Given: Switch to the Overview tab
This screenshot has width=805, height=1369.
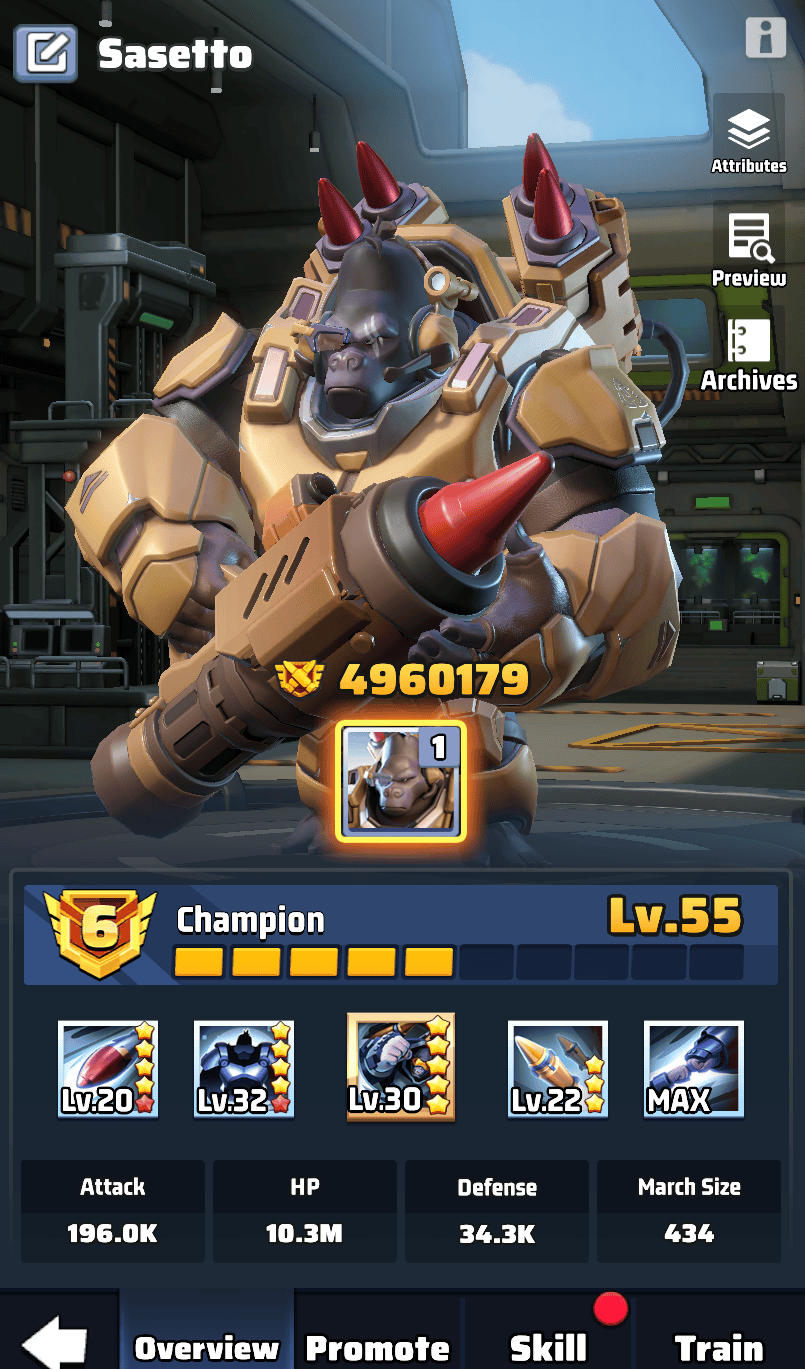Looking at the screenshot, I should tap(207, 1346).
